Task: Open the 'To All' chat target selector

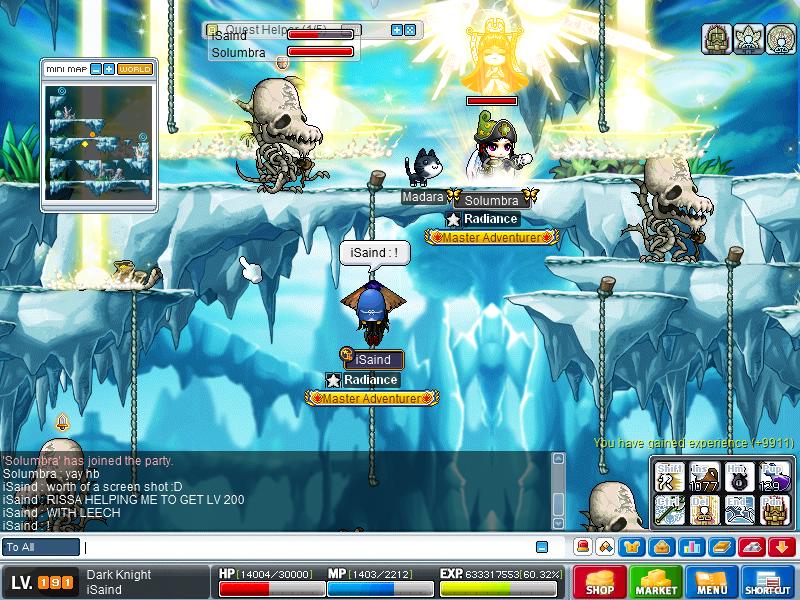Action: point(41,547)
